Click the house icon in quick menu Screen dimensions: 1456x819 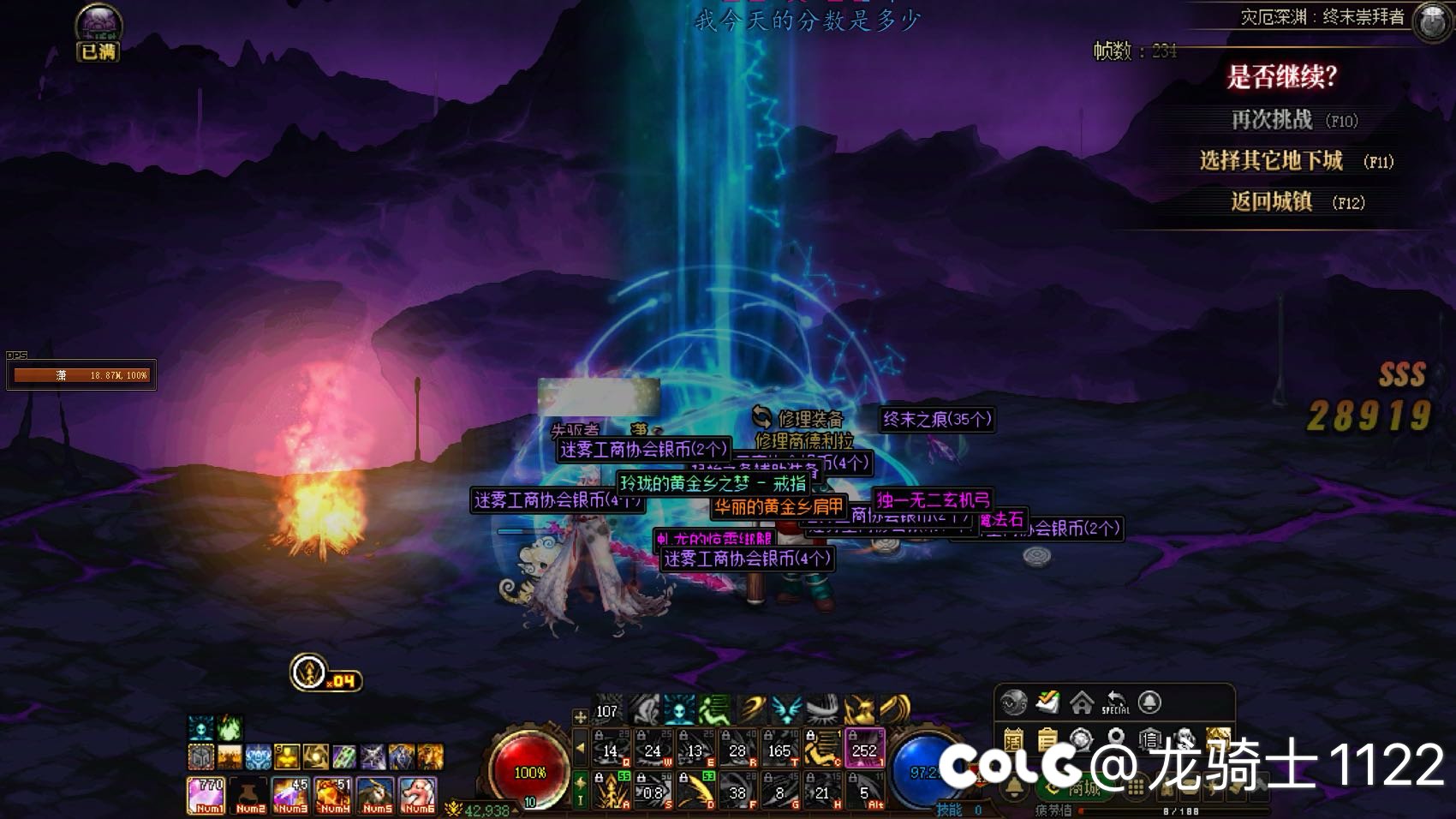[1082, 702]
